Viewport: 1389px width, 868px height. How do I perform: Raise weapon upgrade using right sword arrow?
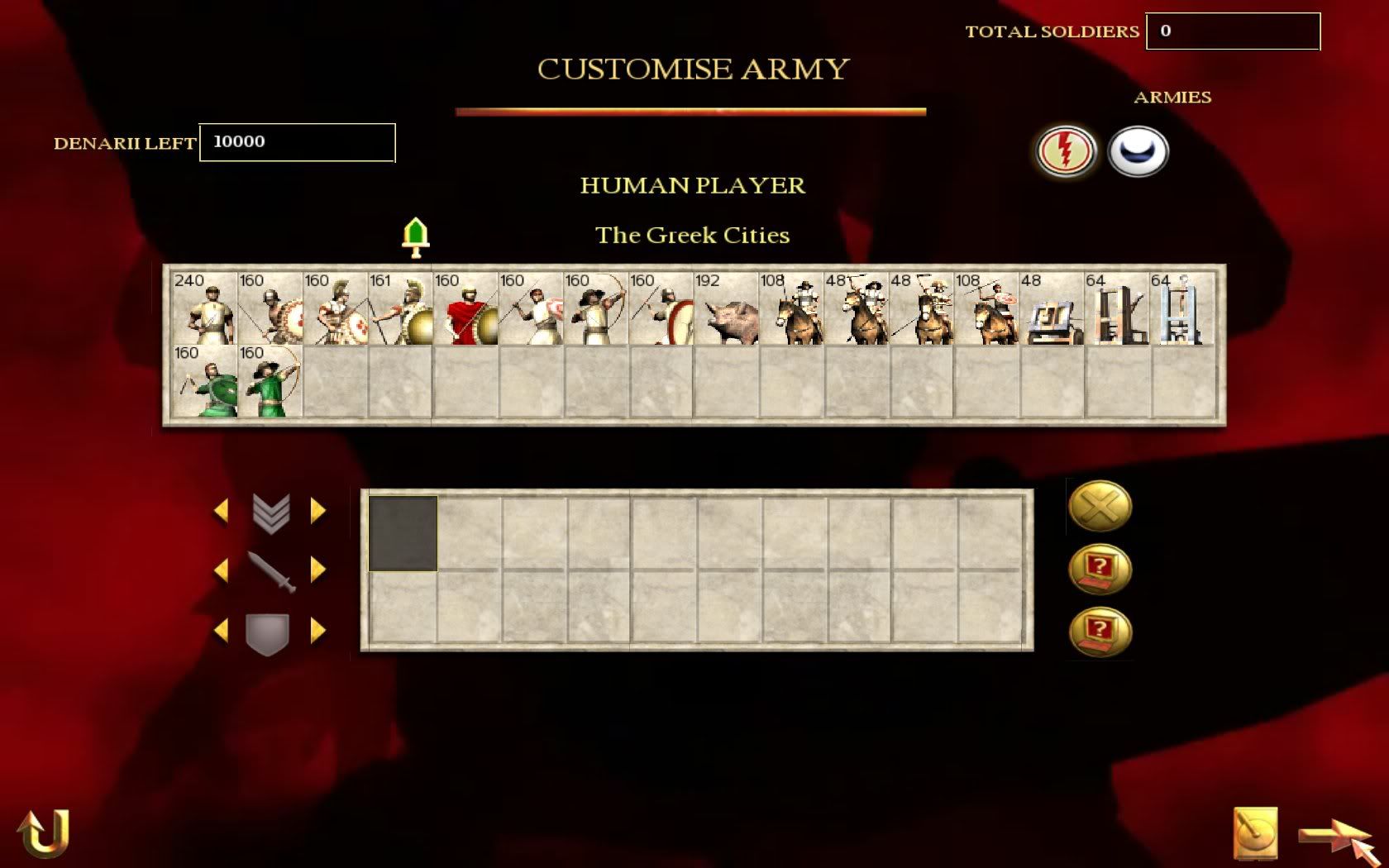[318, 570]
